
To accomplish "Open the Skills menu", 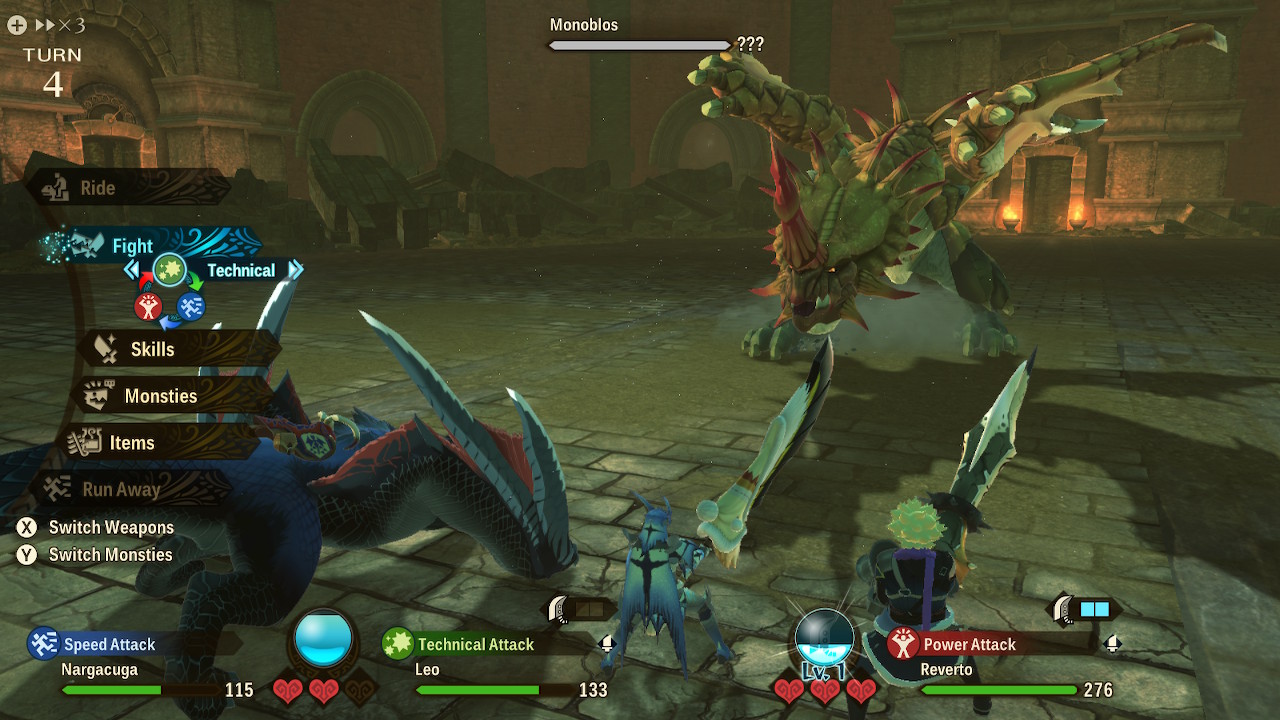I will pos(152,349).
